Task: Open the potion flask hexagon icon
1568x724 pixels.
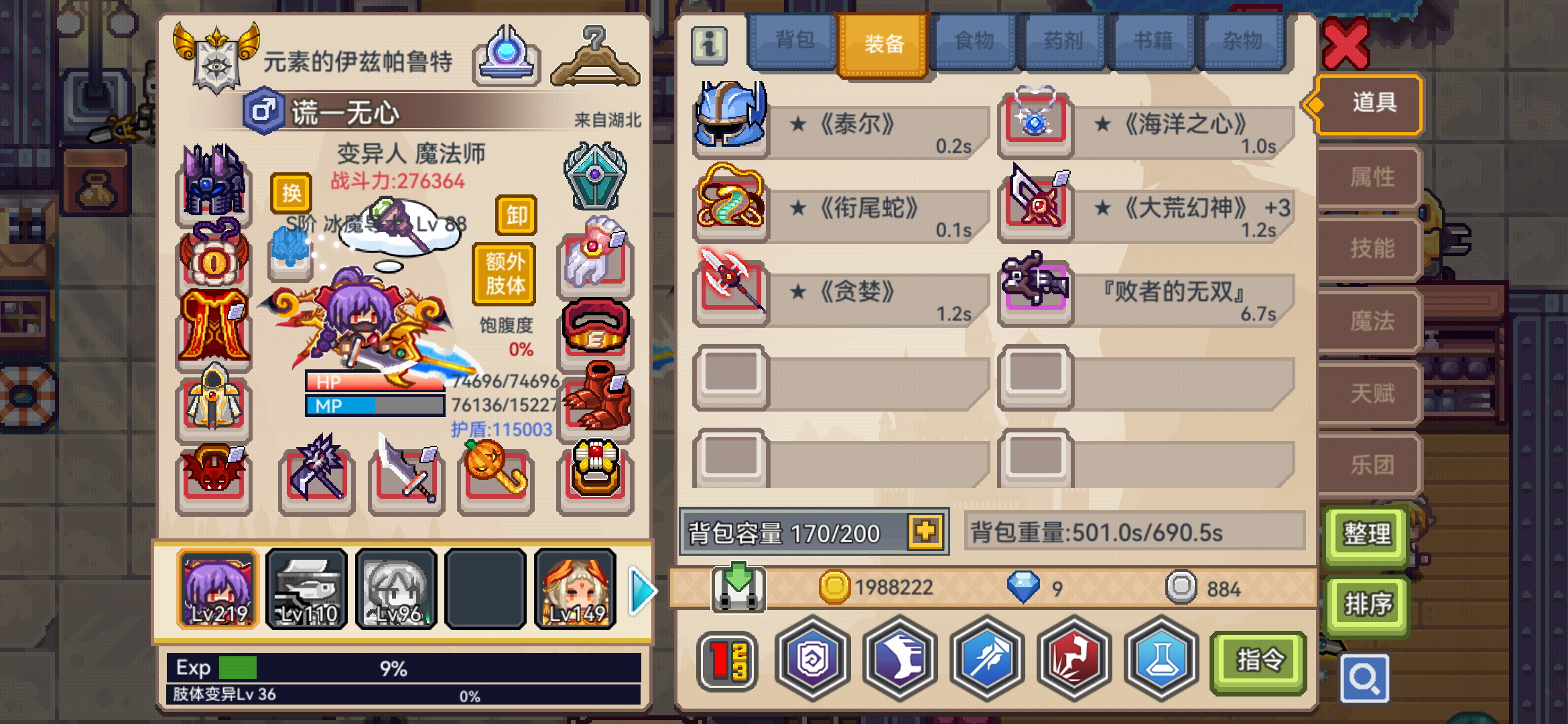Action: [1161, 659]
